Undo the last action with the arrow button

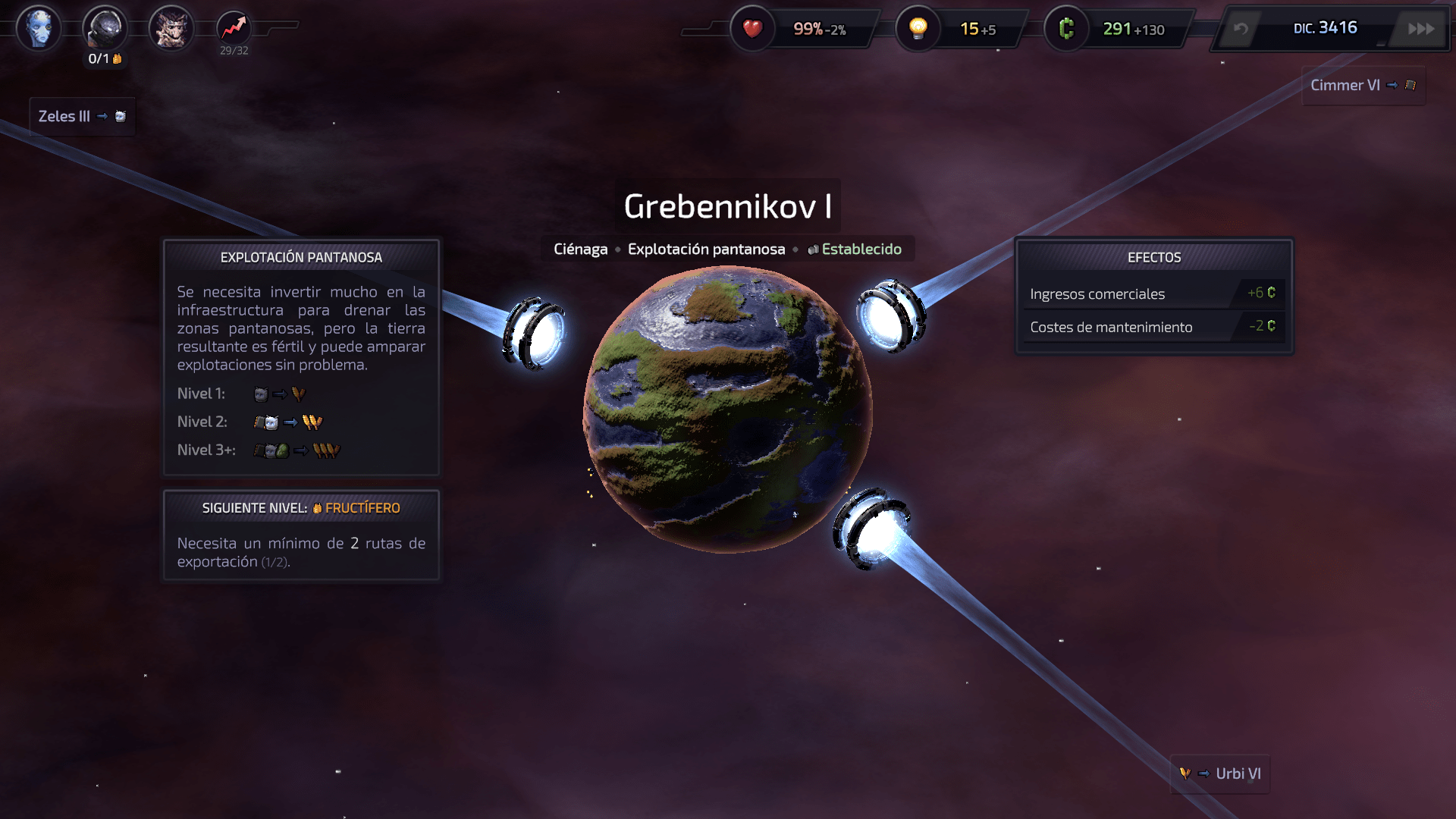1241,30
